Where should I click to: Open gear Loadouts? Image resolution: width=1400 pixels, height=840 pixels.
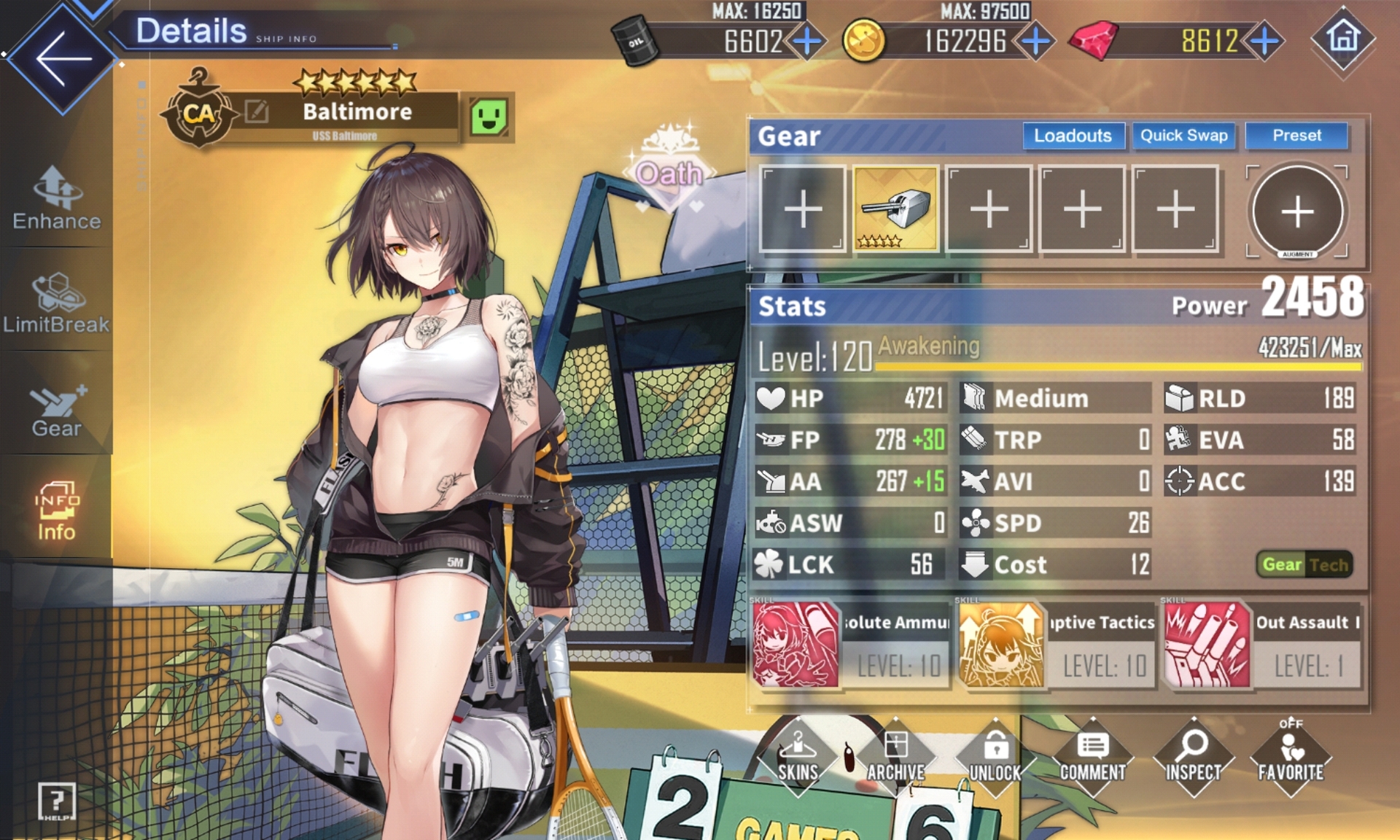pos(1073,136)
